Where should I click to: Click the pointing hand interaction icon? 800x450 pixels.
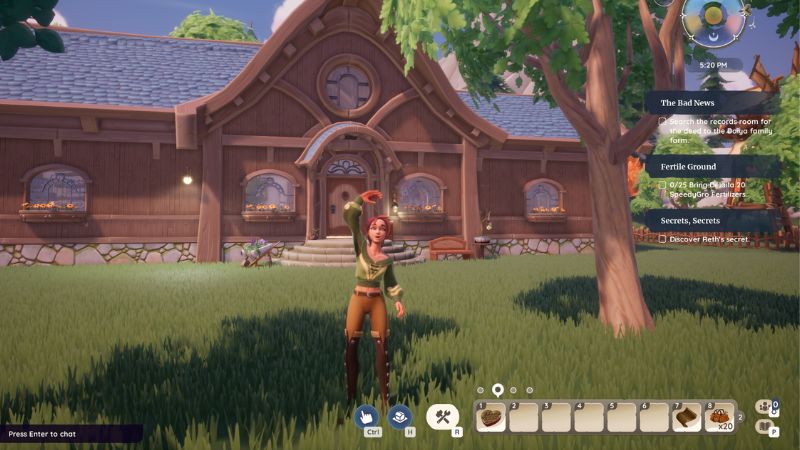coord(367,416)
